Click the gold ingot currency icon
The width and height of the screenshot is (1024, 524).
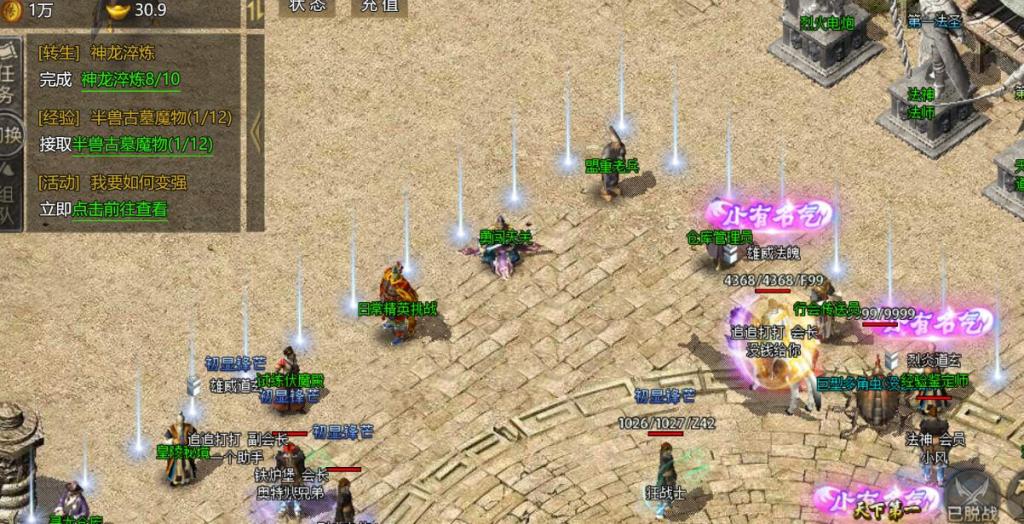click(117, 10)
